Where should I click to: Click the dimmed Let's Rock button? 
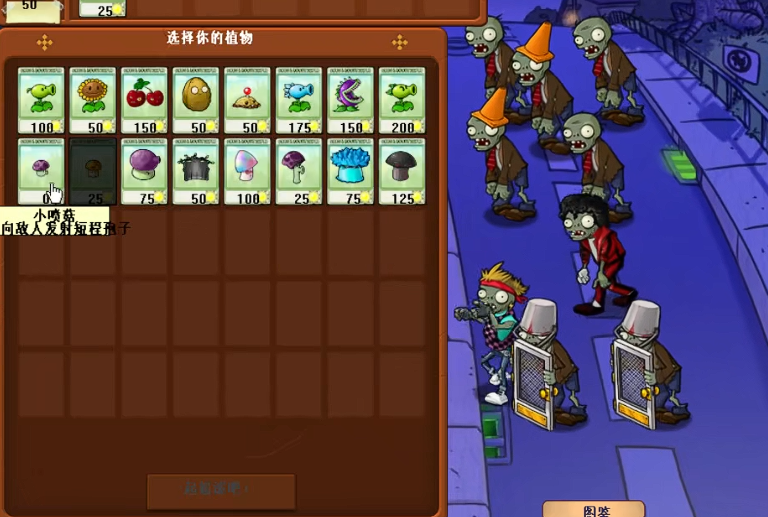221,490
